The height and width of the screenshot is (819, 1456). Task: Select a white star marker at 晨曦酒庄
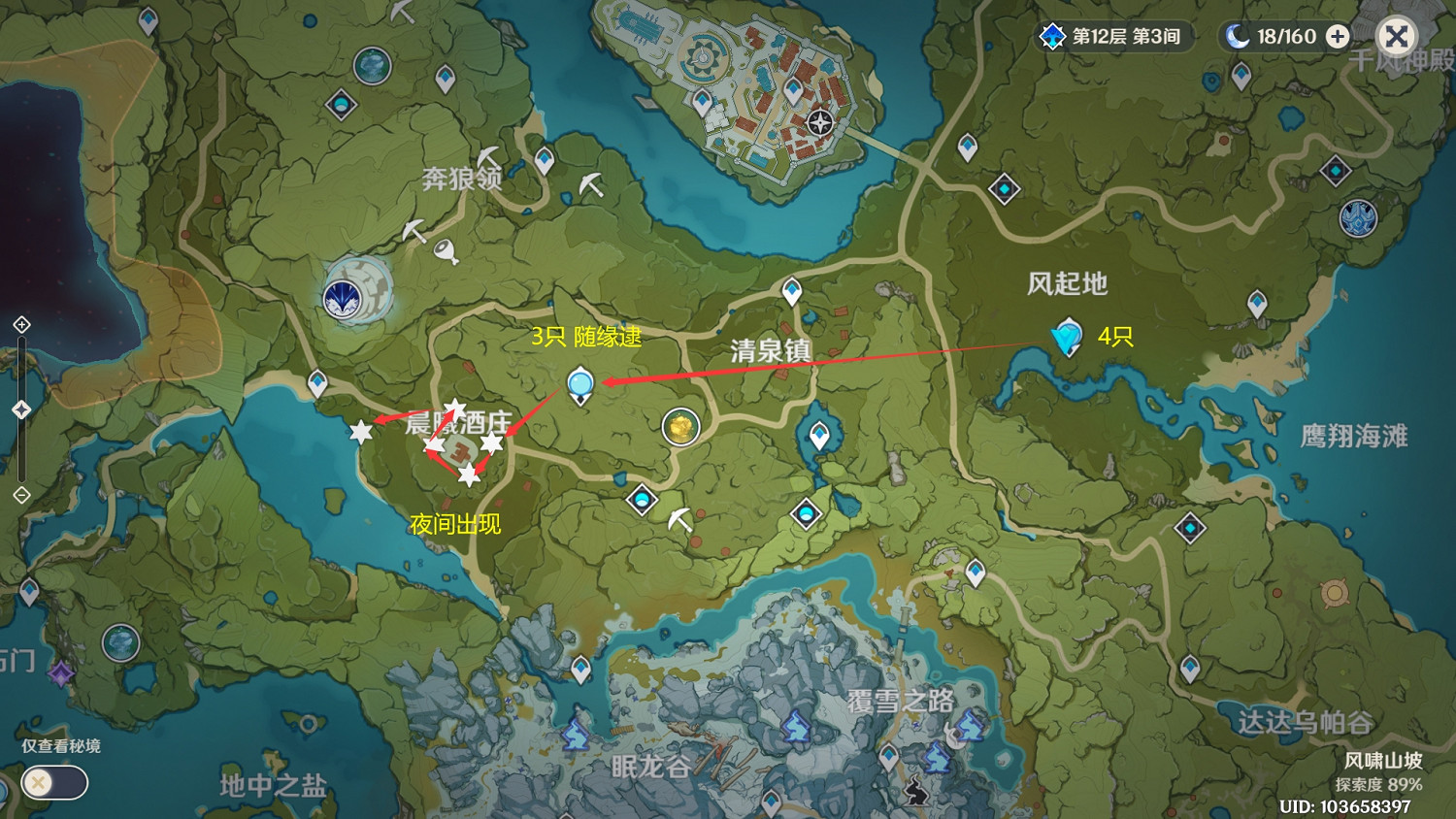[x=456, y=409]
